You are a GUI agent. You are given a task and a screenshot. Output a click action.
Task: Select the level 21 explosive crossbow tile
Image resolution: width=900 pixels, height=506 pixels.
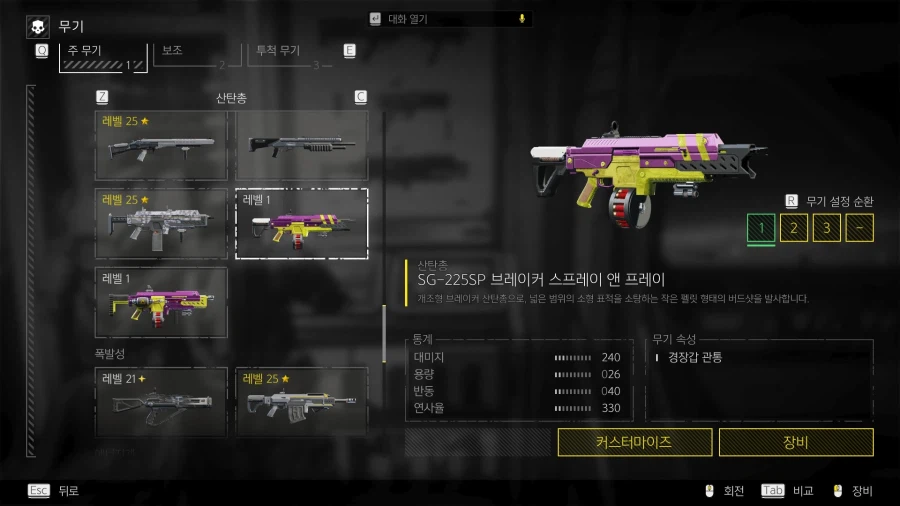pyautogui.click(x=161, y=402)
